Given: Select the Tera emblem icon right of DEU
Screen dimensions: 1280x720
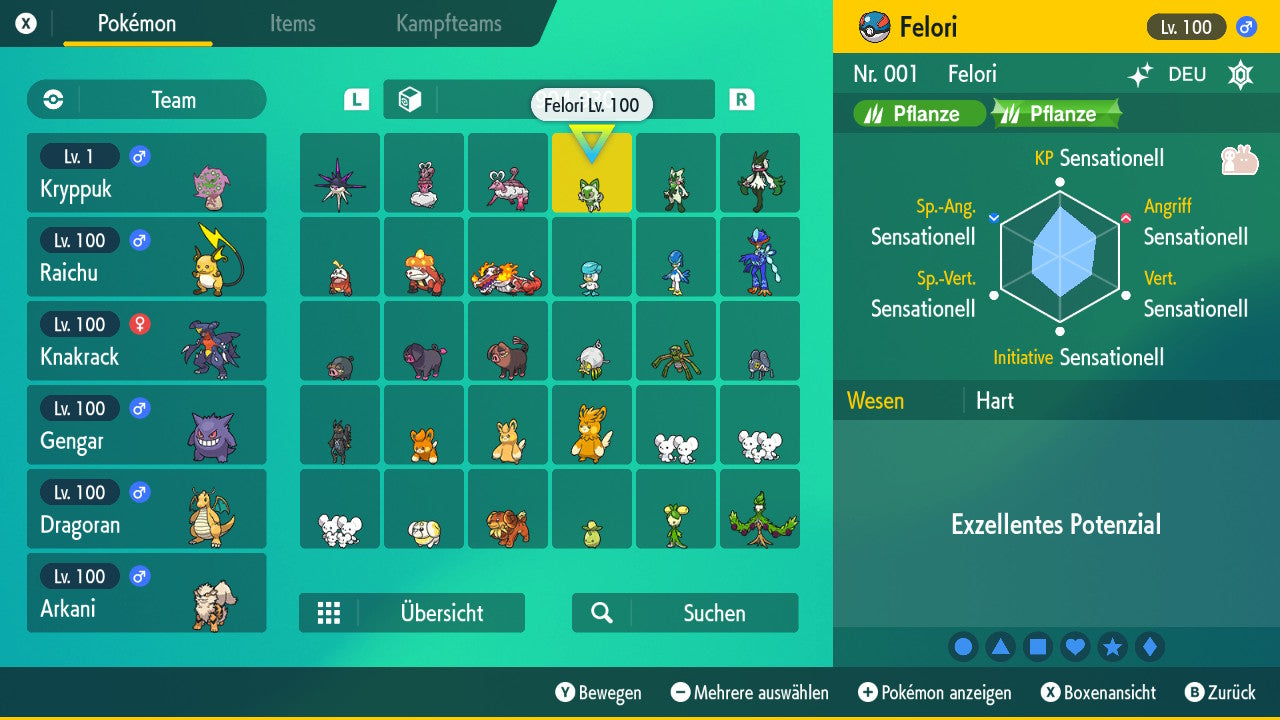Looking at the screenshot, I should (1238, 73).
